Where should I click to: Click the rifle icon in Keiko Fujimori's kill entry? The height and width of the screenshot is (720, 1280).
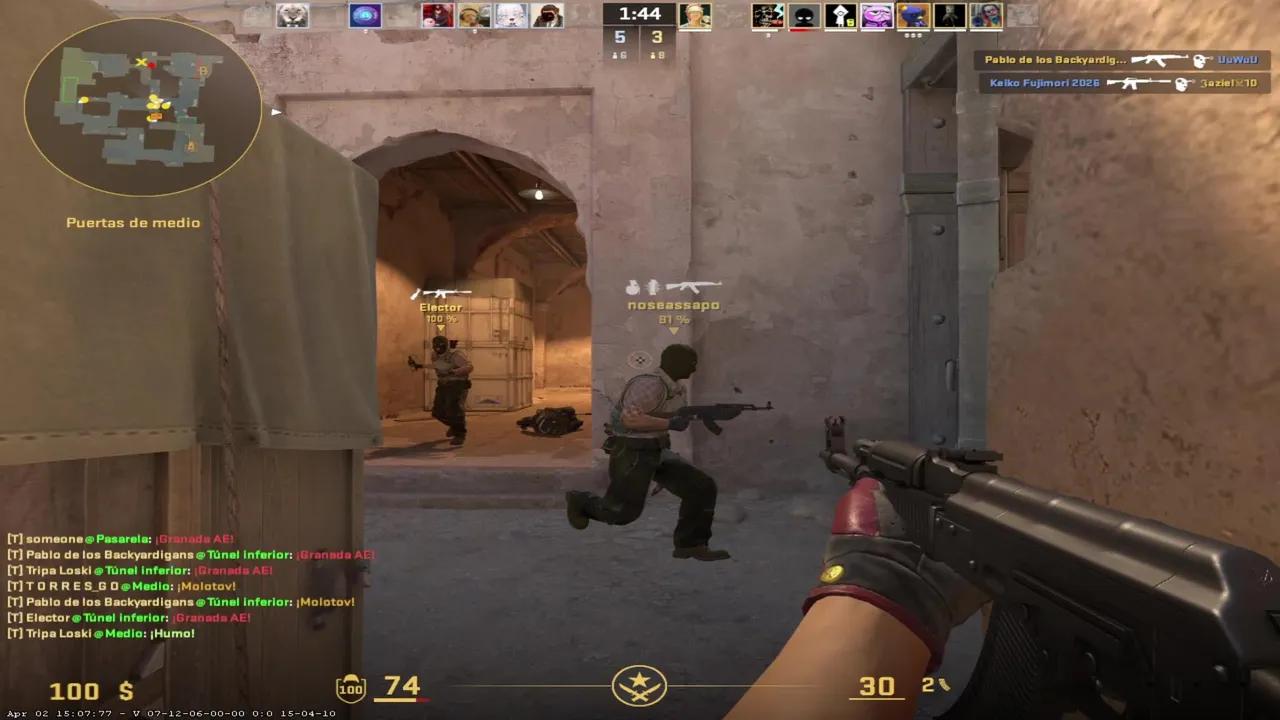pos(1139,82)
